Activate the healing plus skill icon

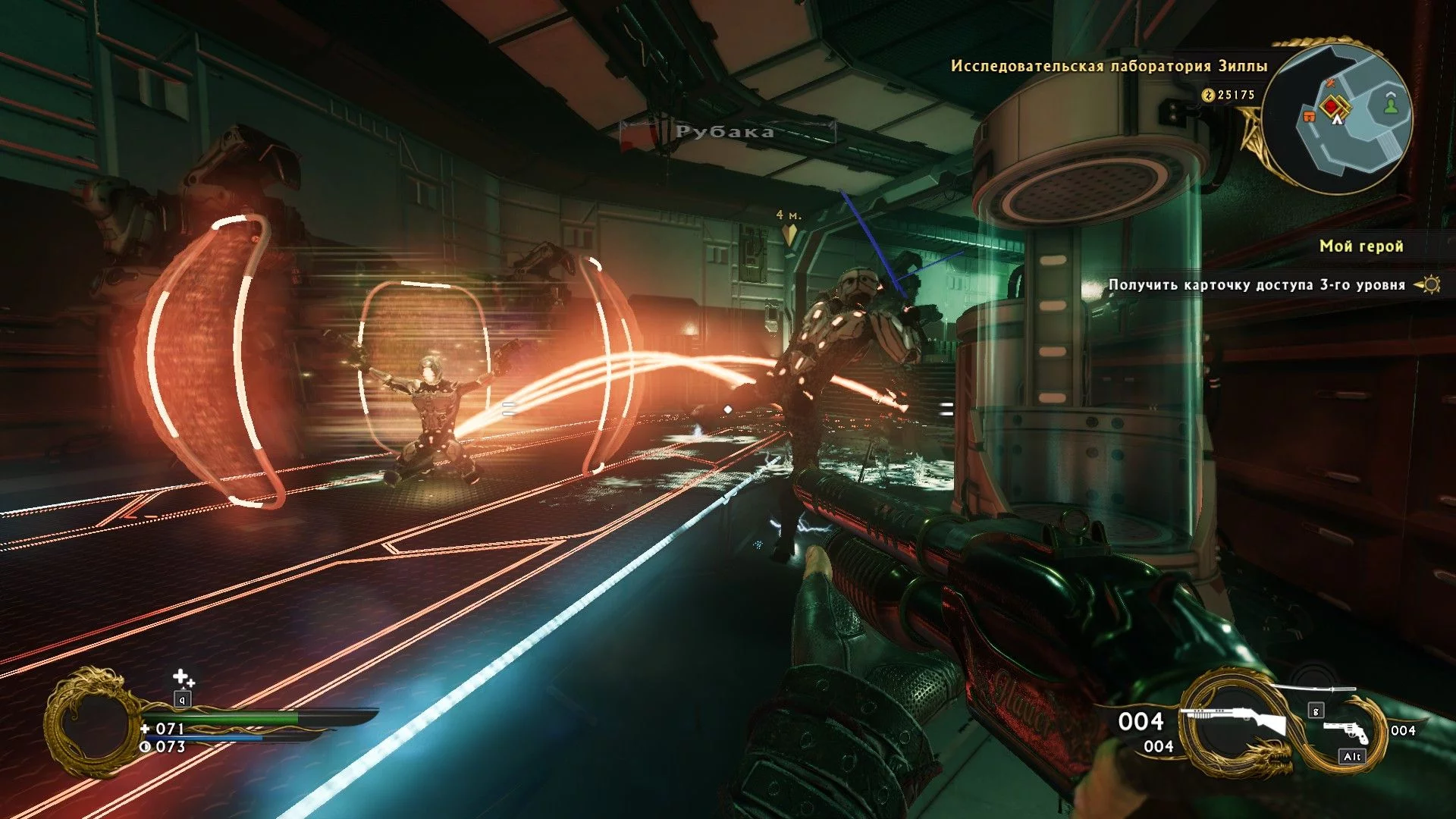[x=183, y=677]
